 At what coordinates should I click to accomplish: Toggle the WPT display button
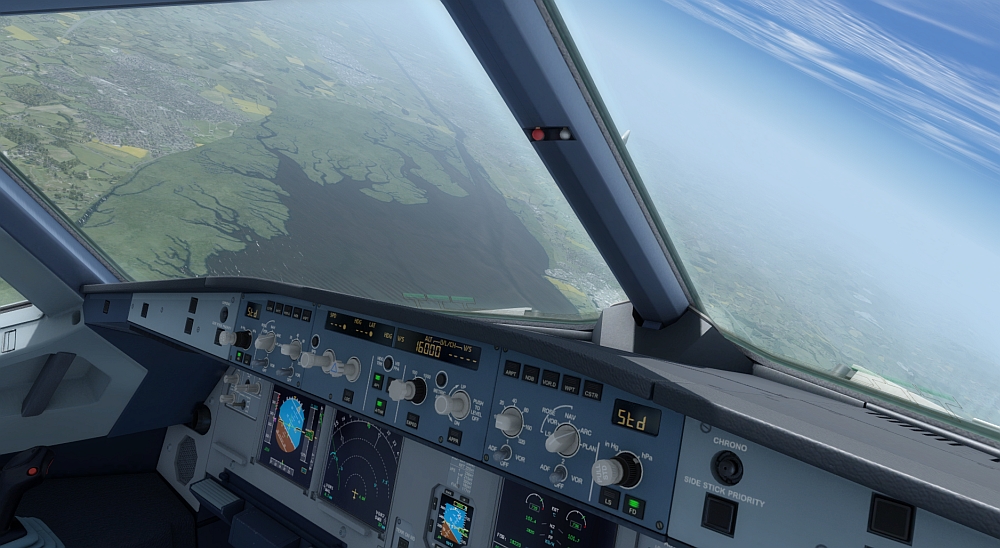(571, 384)
